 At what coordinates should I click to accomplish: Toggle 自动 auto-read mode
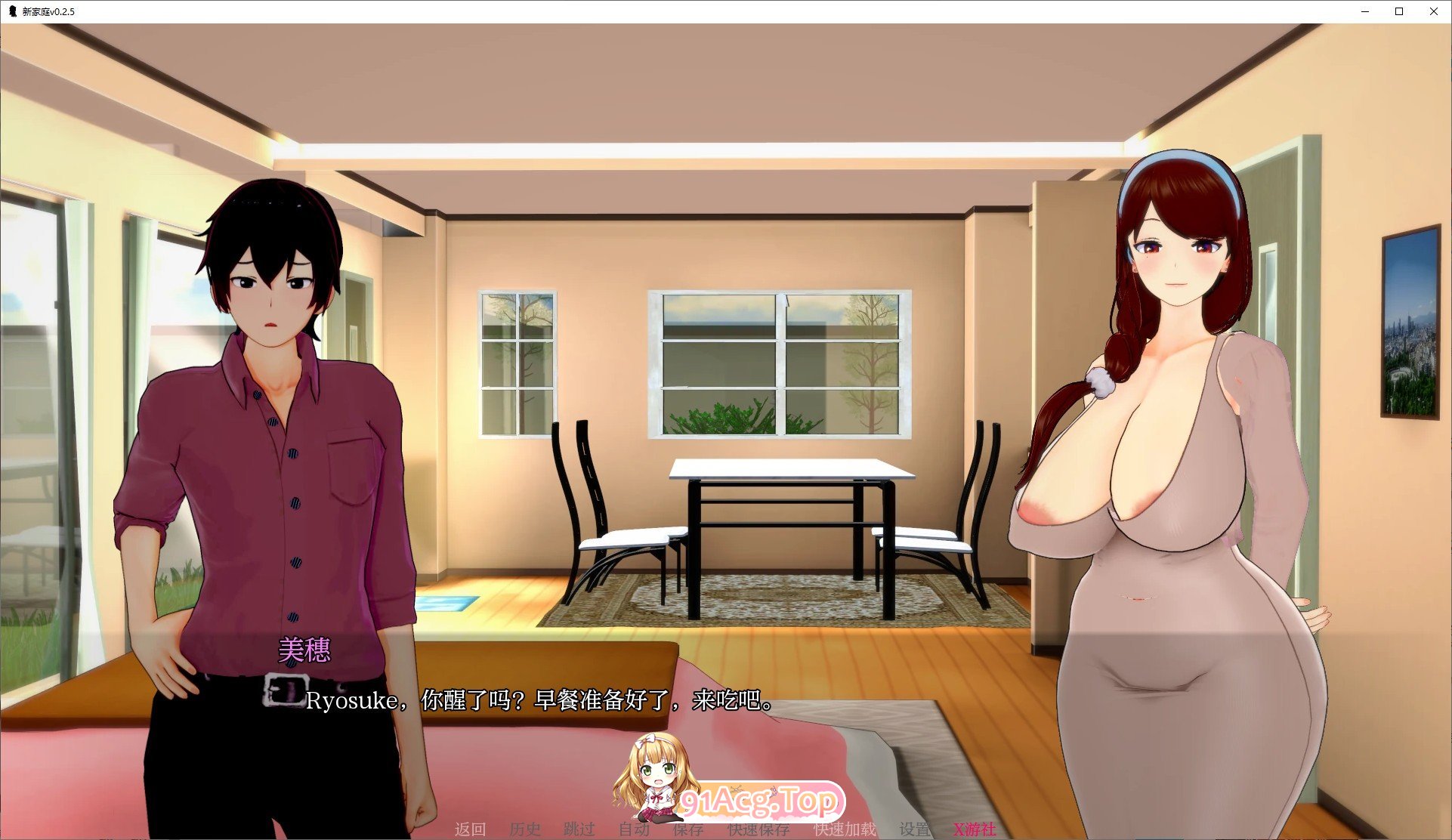[635, 829]
